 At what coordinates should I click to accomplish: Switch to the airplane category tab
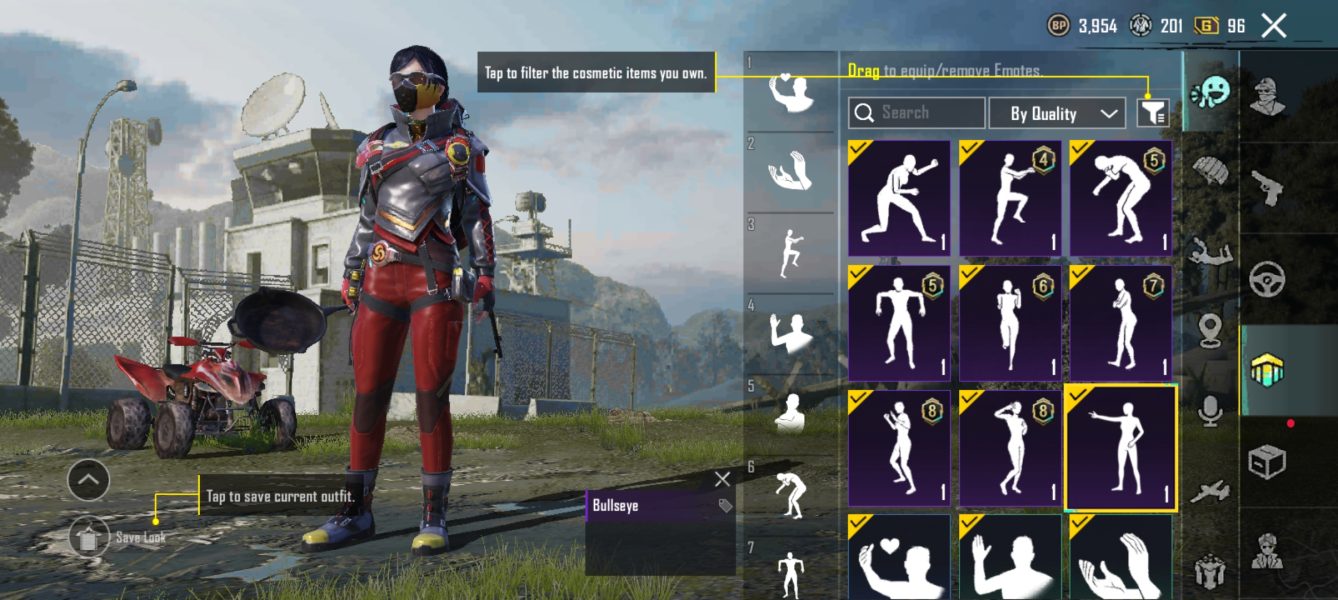(1210, 492)
